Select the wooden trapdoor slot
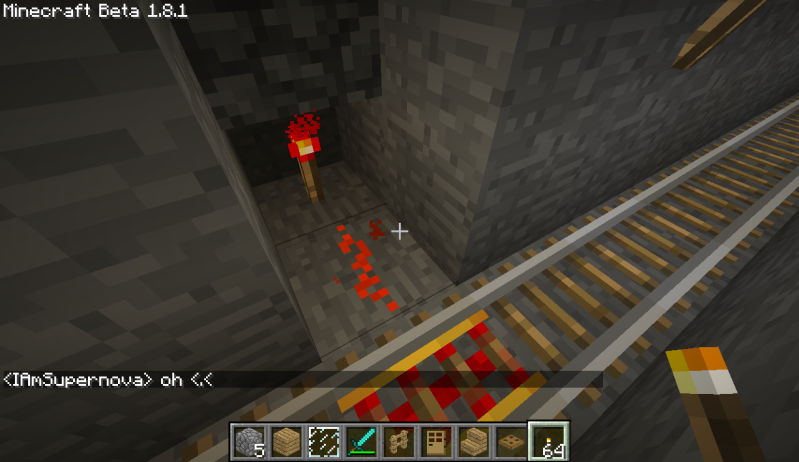The image size is (799, 462). (506, 441)
